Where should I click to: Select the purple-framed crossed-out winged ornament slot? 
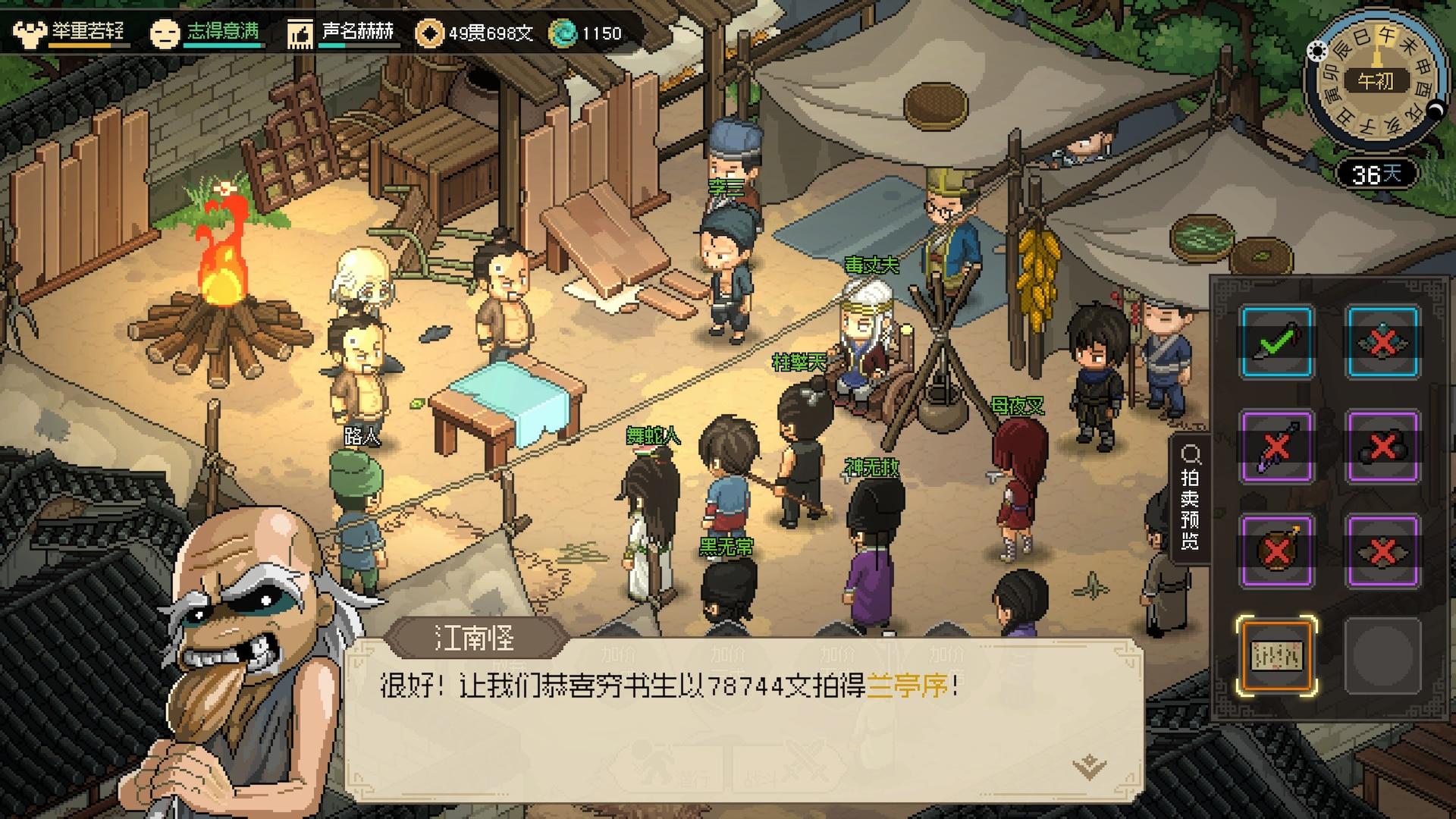(1382, 551)
